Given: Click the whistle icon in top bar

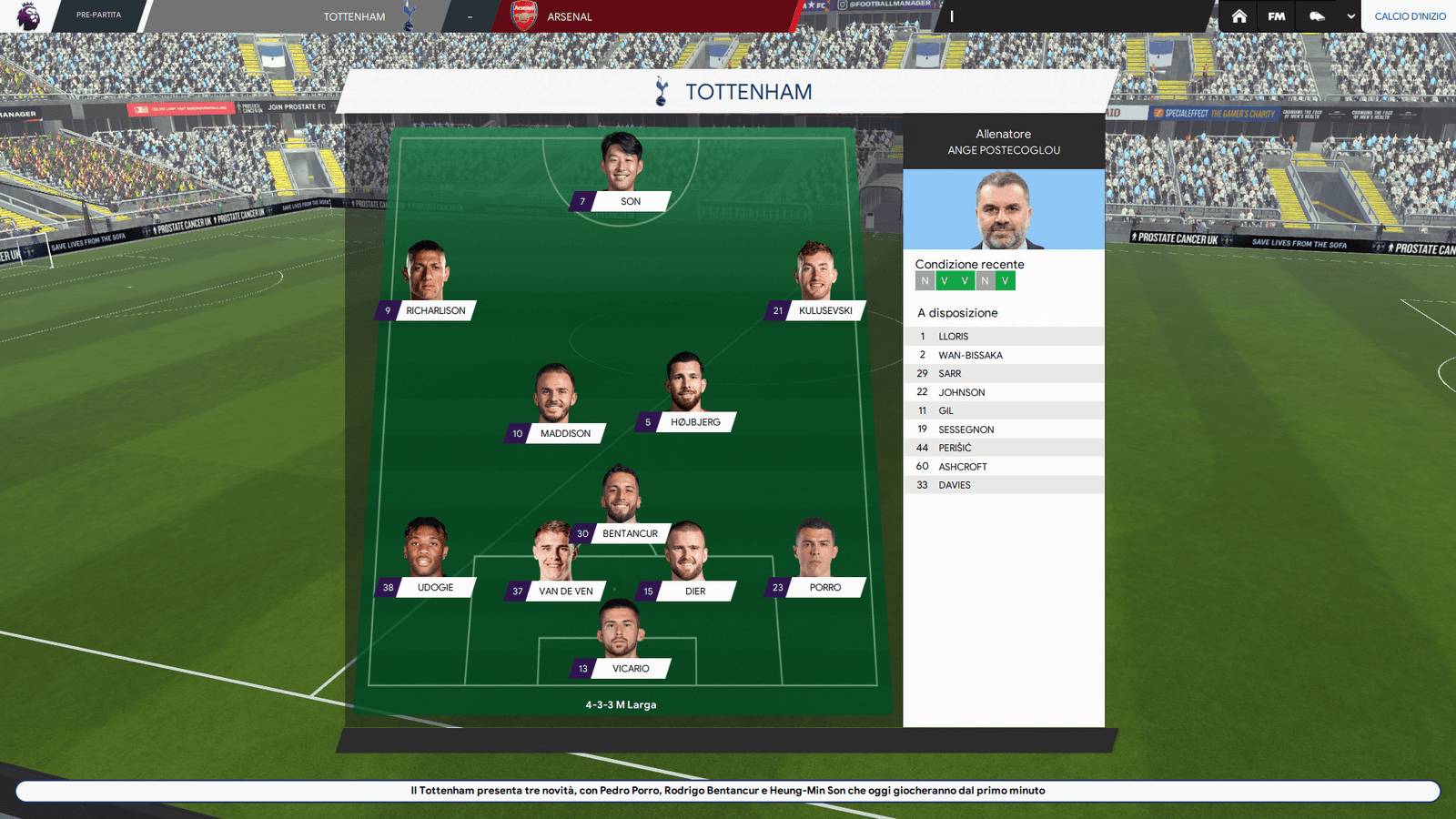Looking at the screenshot, I should tap(1317, 16).
